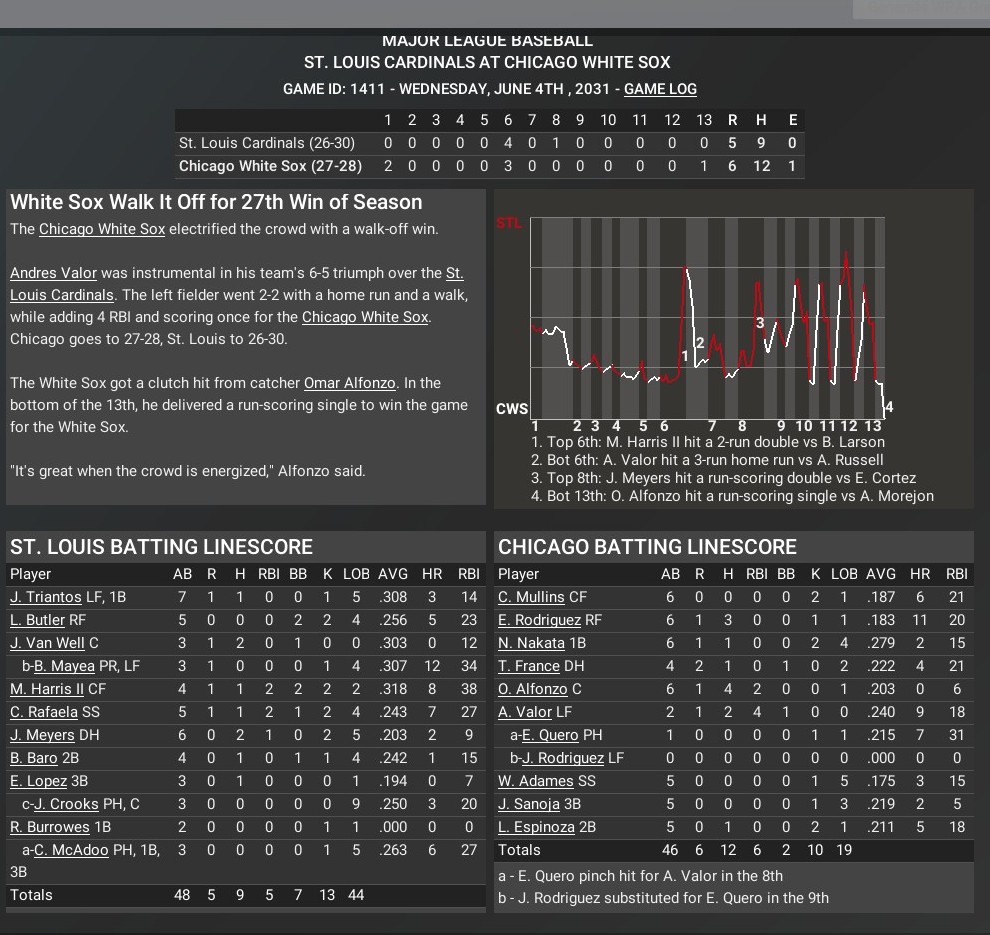Open C. Rafaela's player page
Screen dimensions: 990x935
(x=43, y=712)
